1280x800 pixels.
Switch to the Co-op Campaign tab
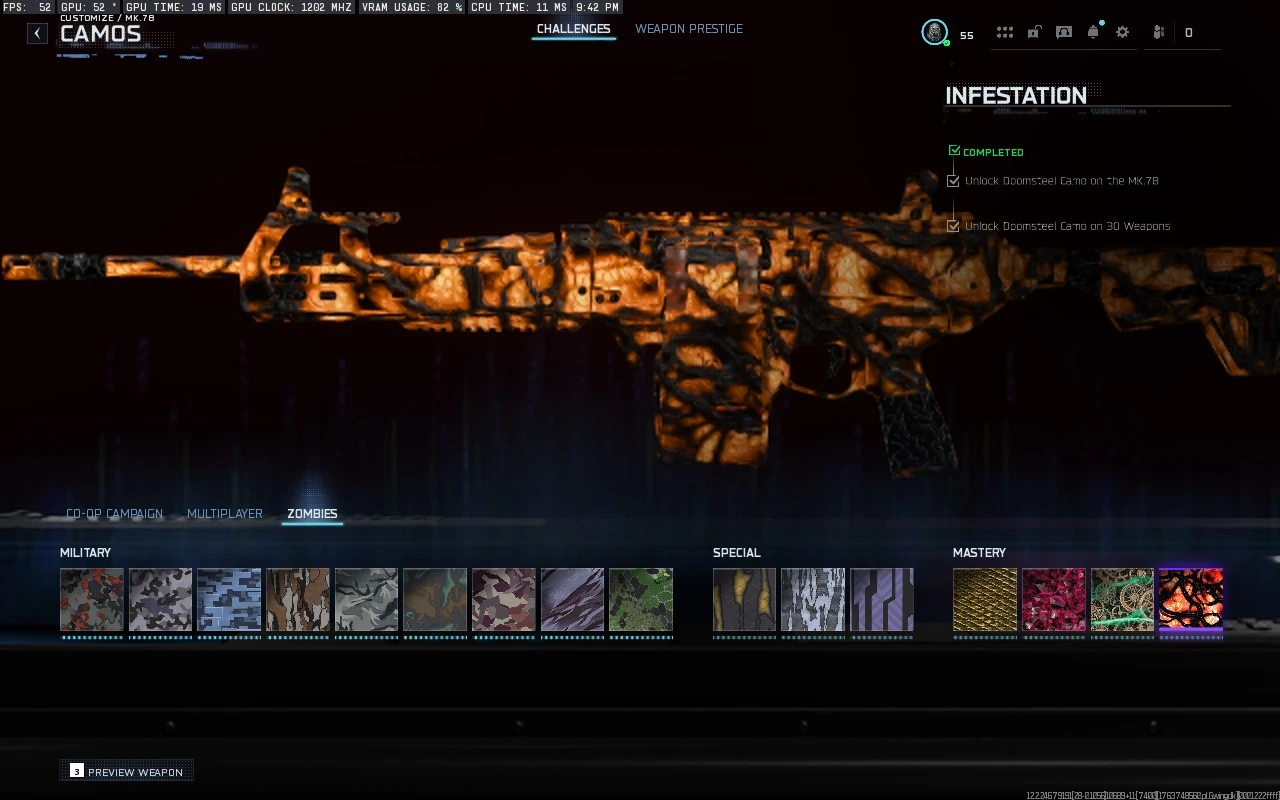pyautogui.click(x=114, y=513)
